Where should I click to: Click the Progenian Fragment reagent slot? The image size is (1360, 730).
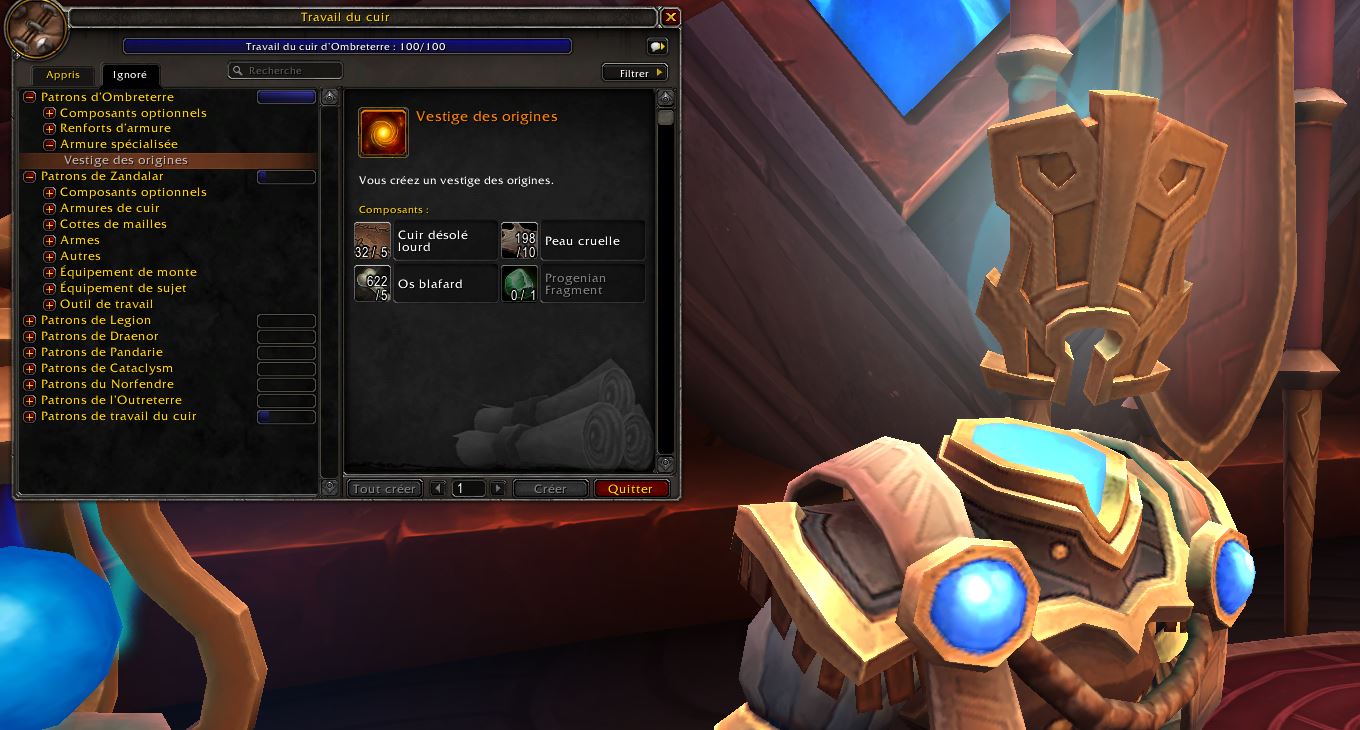click(x=573, y=284)
